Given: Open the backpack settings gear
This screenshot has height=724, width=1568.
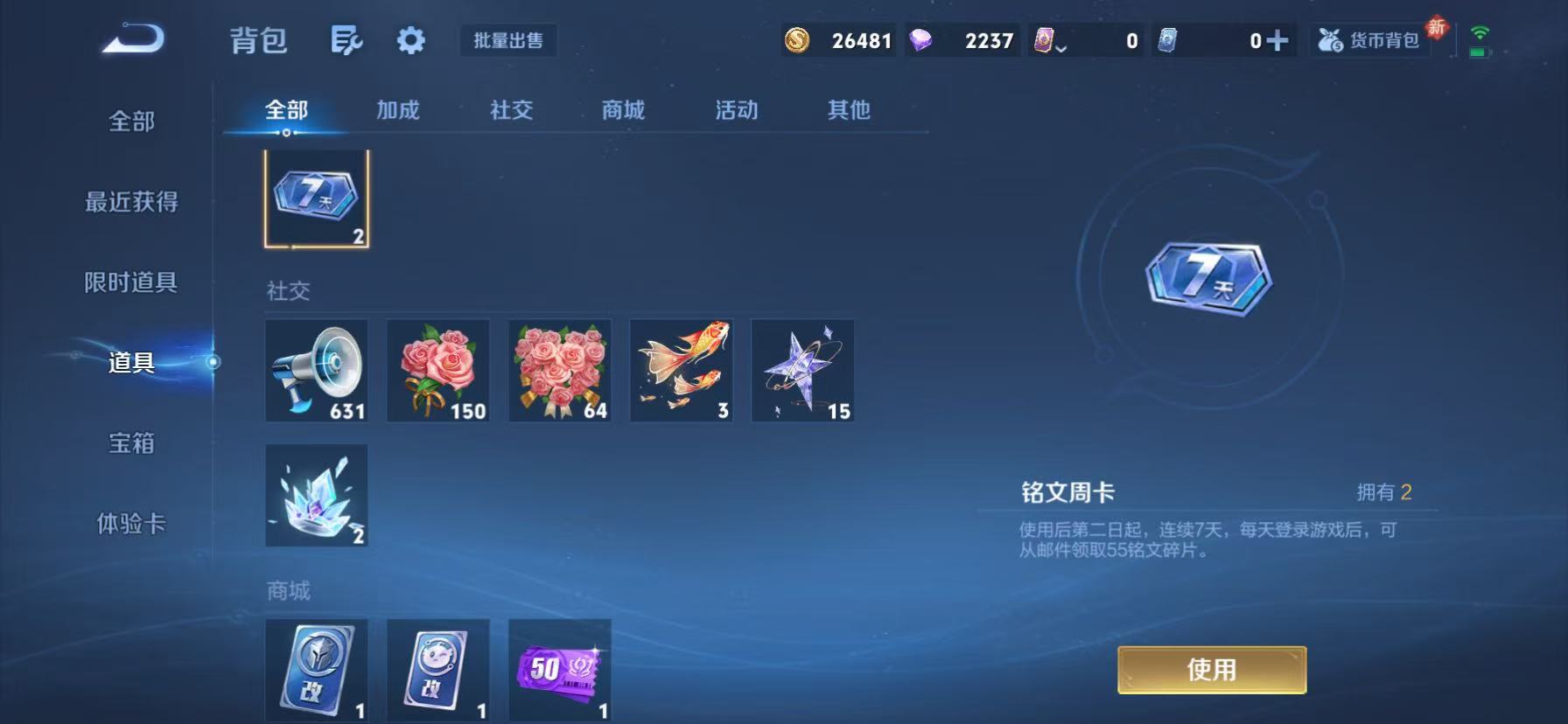Looking at the screenshot, I should click(409, 40).
